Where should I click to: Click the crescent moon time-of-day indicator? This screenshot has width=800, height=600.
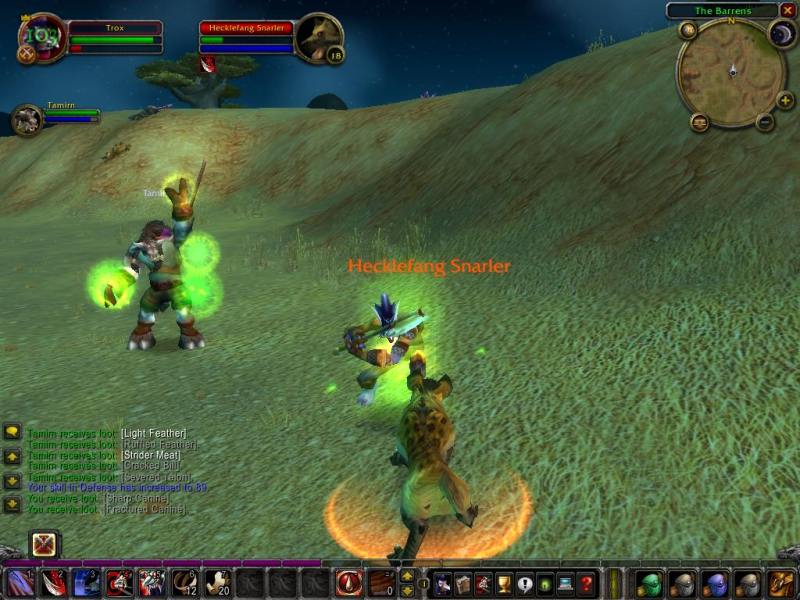[780, 33]
